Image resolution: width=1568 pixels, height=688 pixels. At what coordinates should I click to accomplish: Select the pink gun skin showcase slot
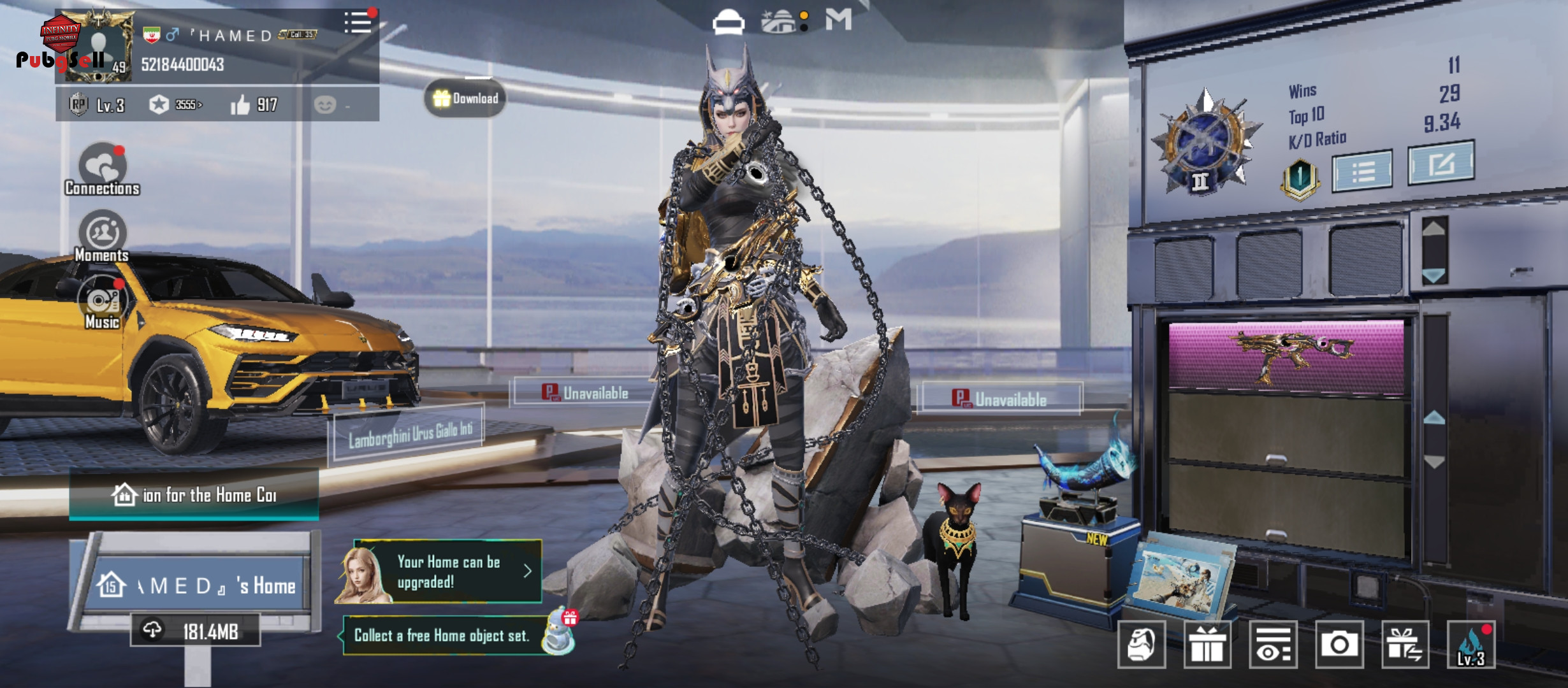[1286, 357]
